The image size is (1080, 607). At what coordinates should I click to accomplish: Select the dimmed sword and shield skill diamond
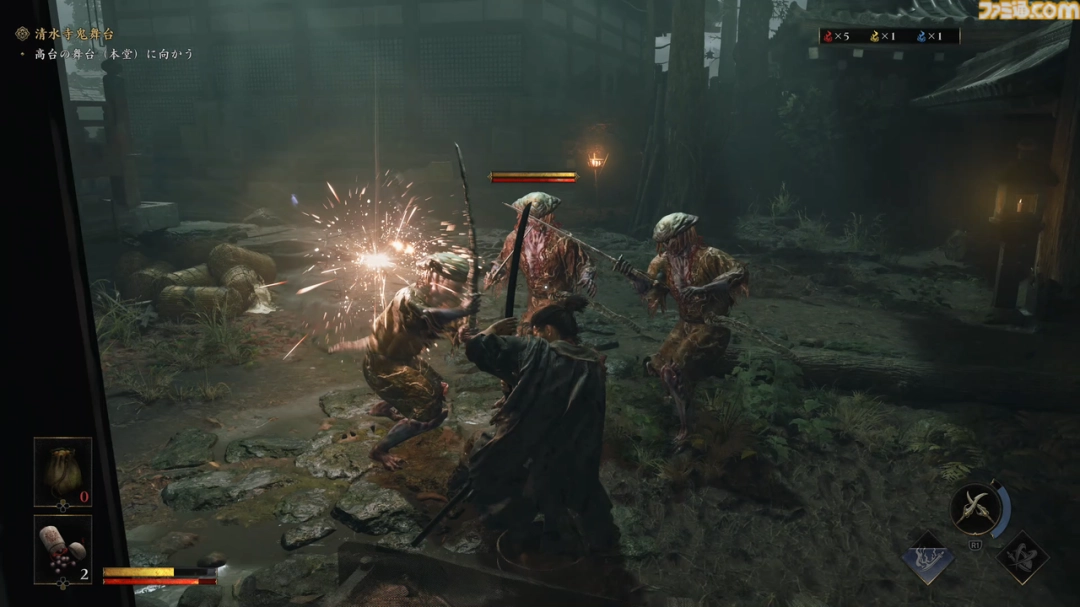(x=1022, y=557)
